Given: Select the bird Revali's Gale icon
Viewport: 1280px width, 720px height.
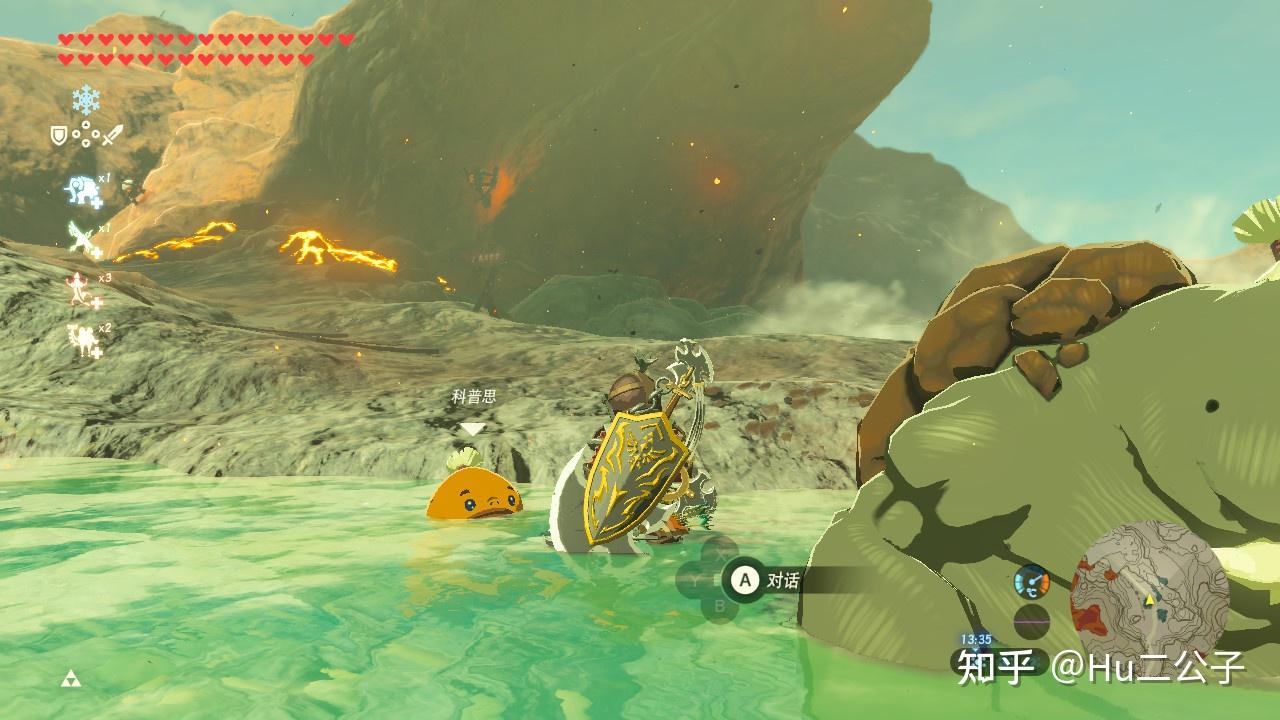Looking at the screenshot, I should pos(82,238).
